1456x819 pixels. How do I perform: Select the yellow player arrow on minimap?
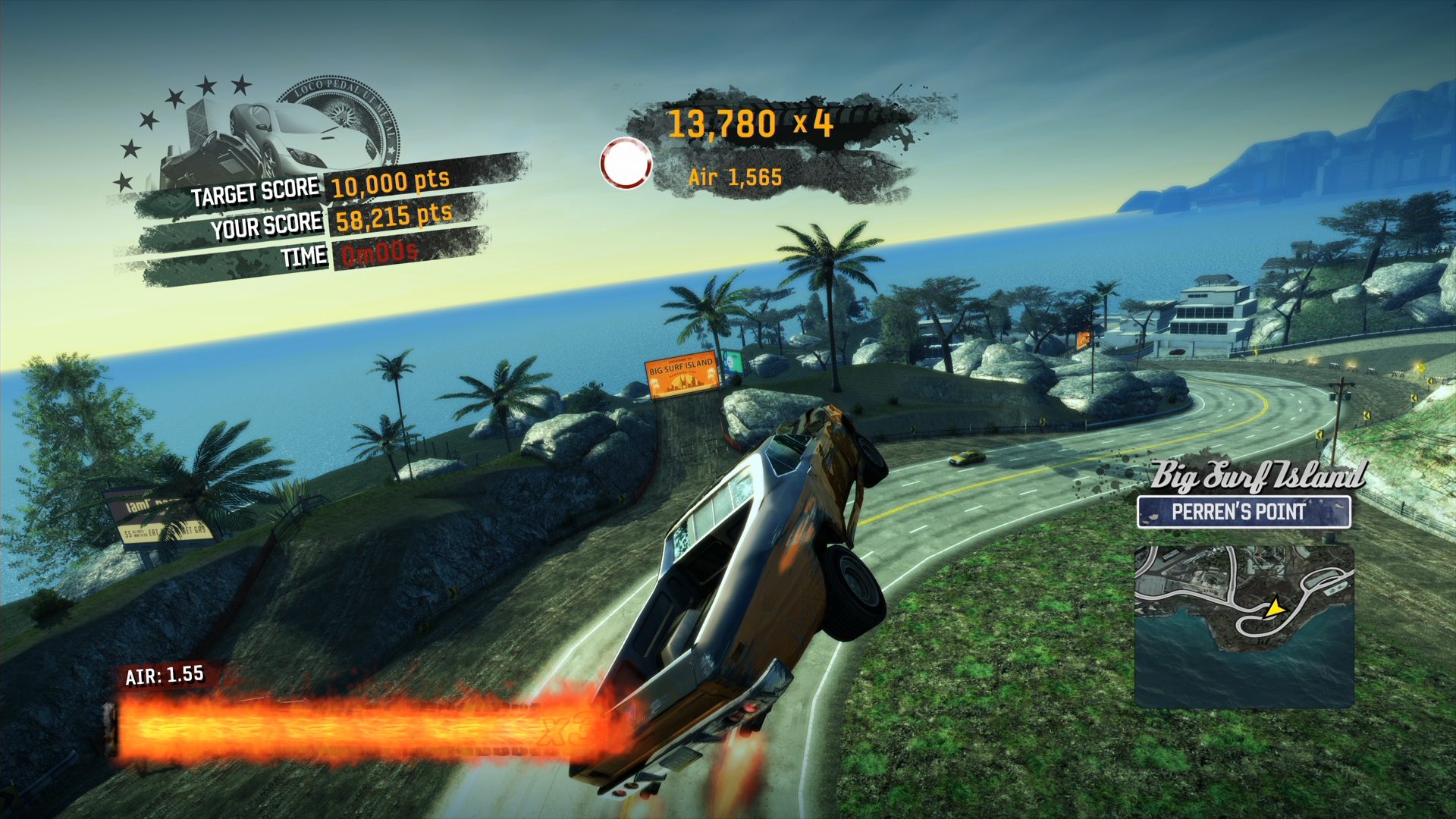point(1275,608)
